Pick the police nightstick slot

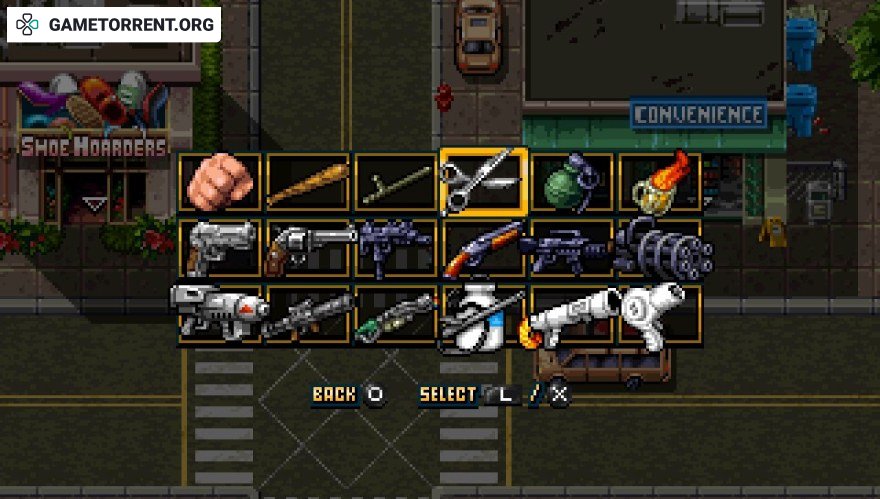396,183
